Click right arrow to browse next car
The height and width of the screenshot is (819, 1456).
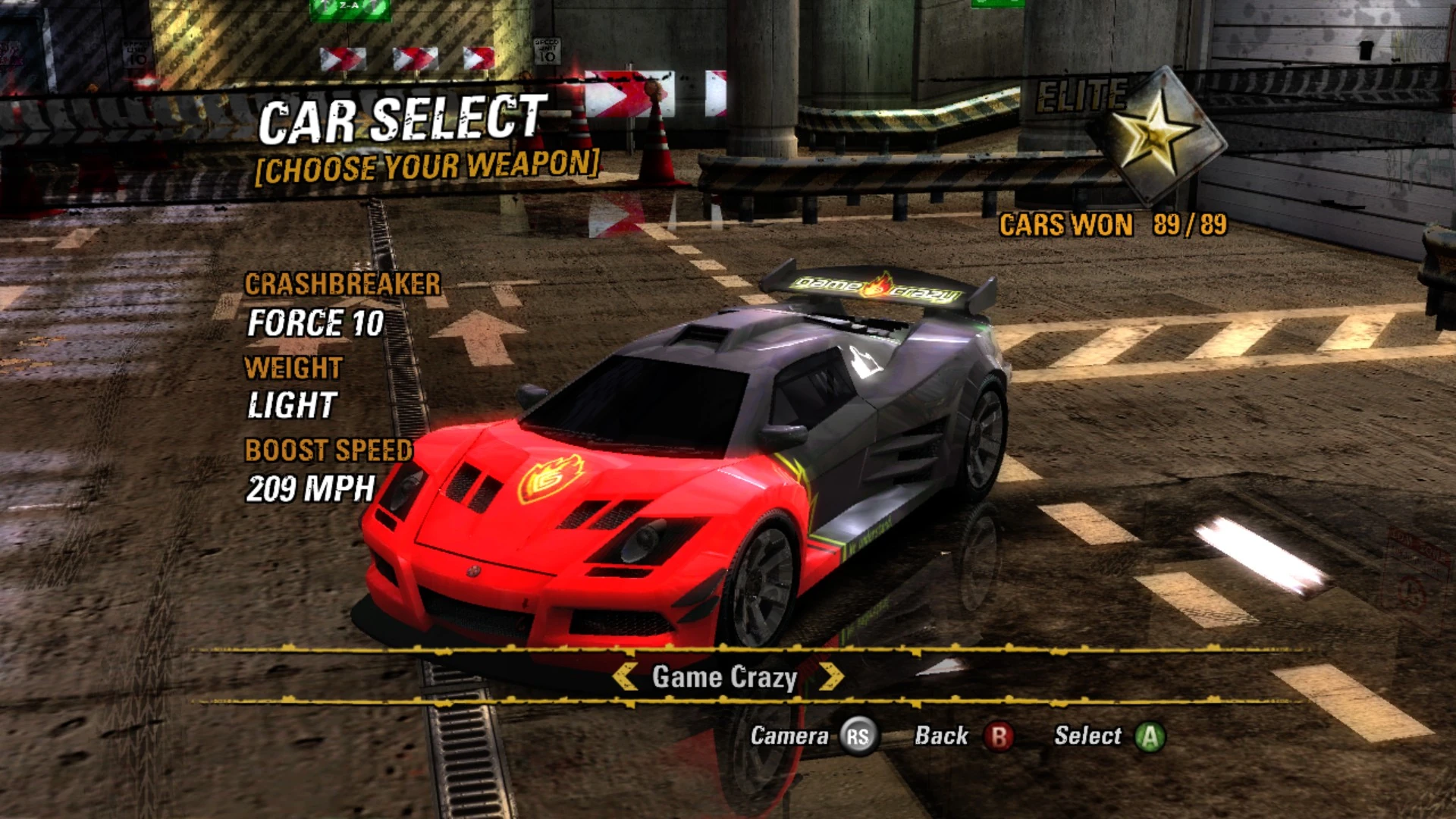pyautogui.click(x=834, y=677)
